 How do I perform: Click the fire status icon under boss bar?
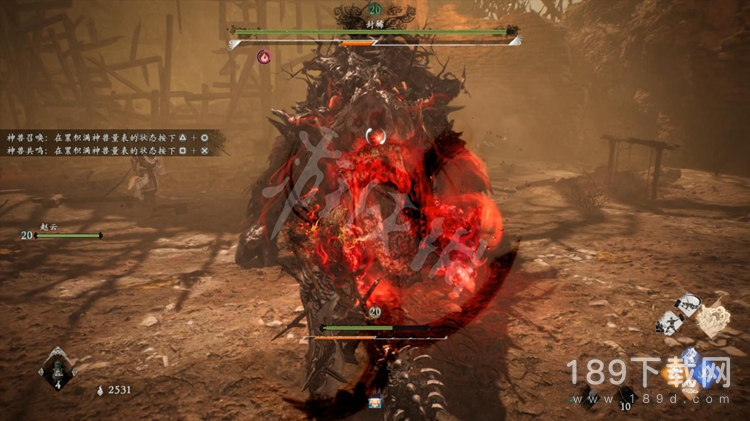coord(264,57)
